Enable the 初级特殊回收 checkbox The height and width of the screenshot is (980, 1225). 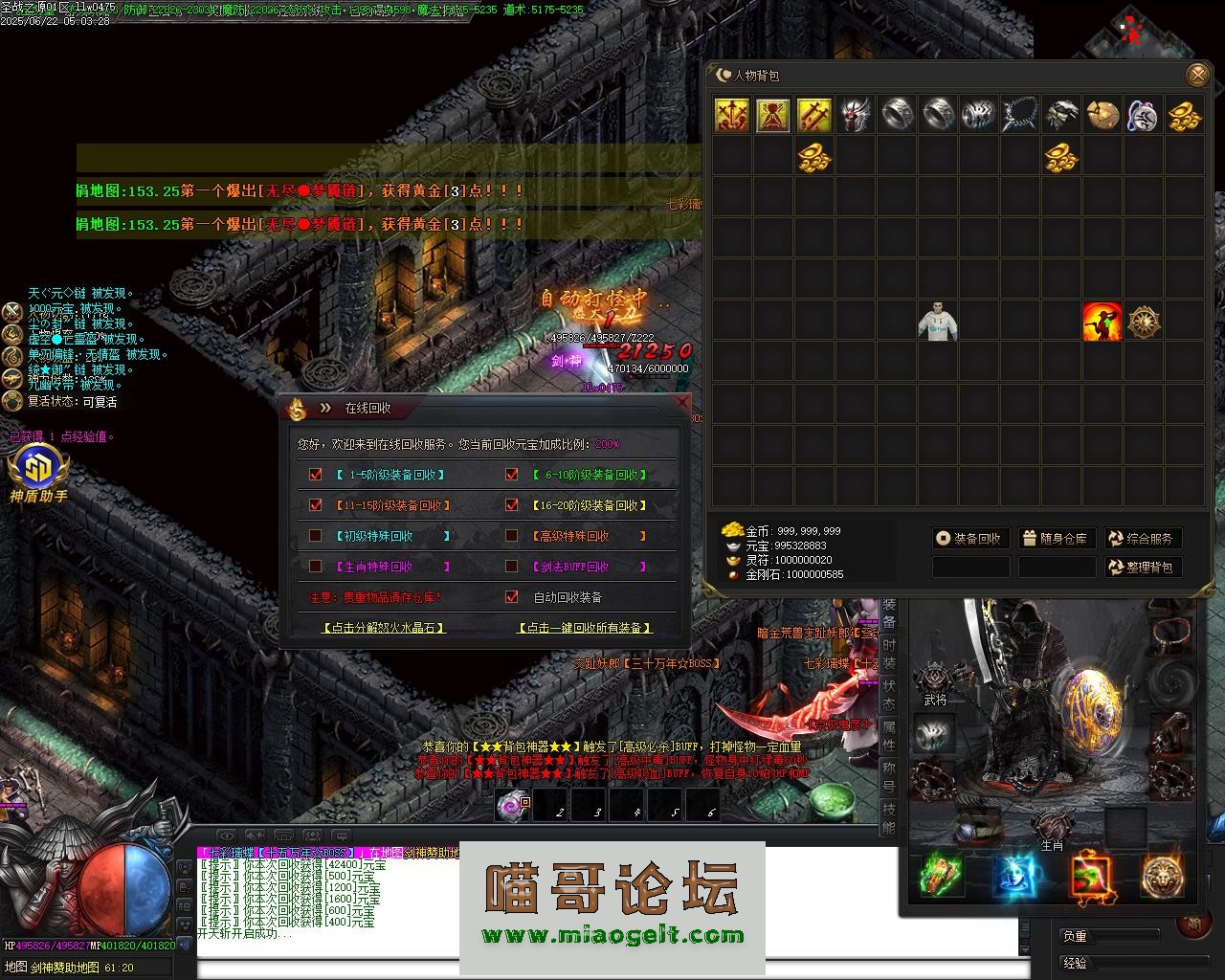[x=316, y=536]
